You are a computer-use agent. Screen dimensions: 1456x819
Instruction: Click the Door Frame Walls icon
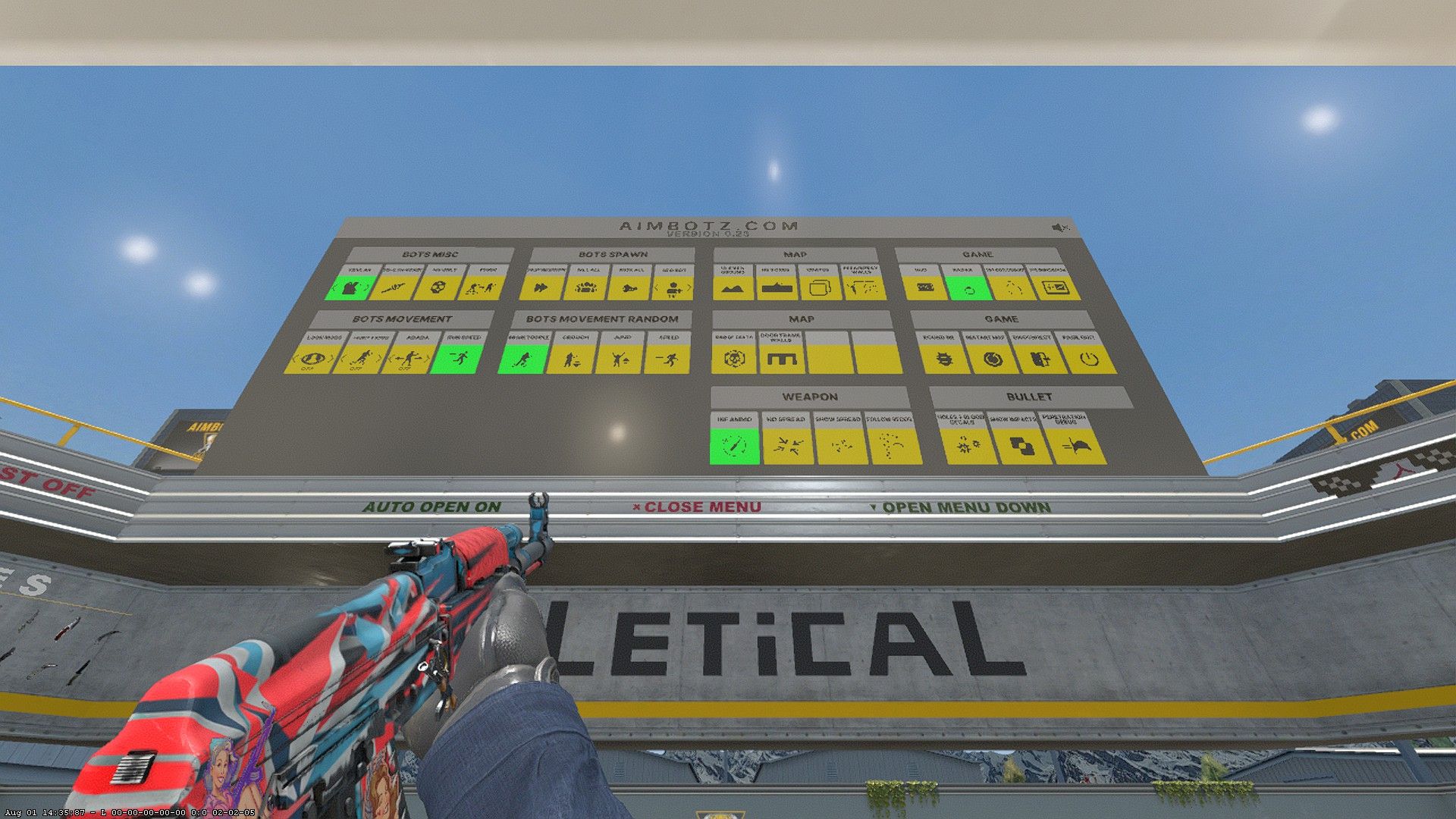[782, 360]
